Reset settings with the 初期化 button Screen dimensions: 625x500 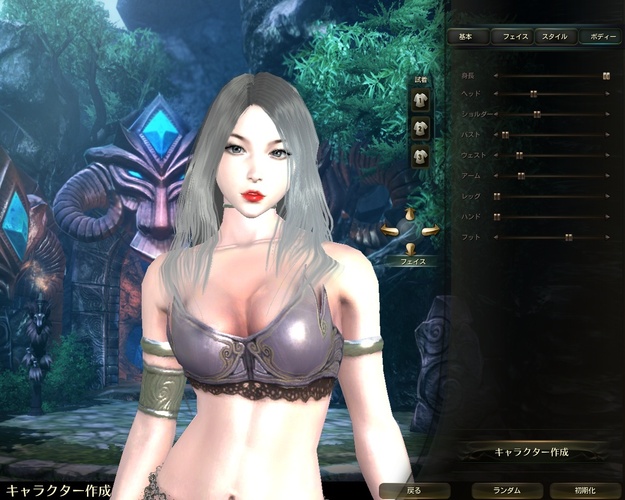tap(585, 491)
